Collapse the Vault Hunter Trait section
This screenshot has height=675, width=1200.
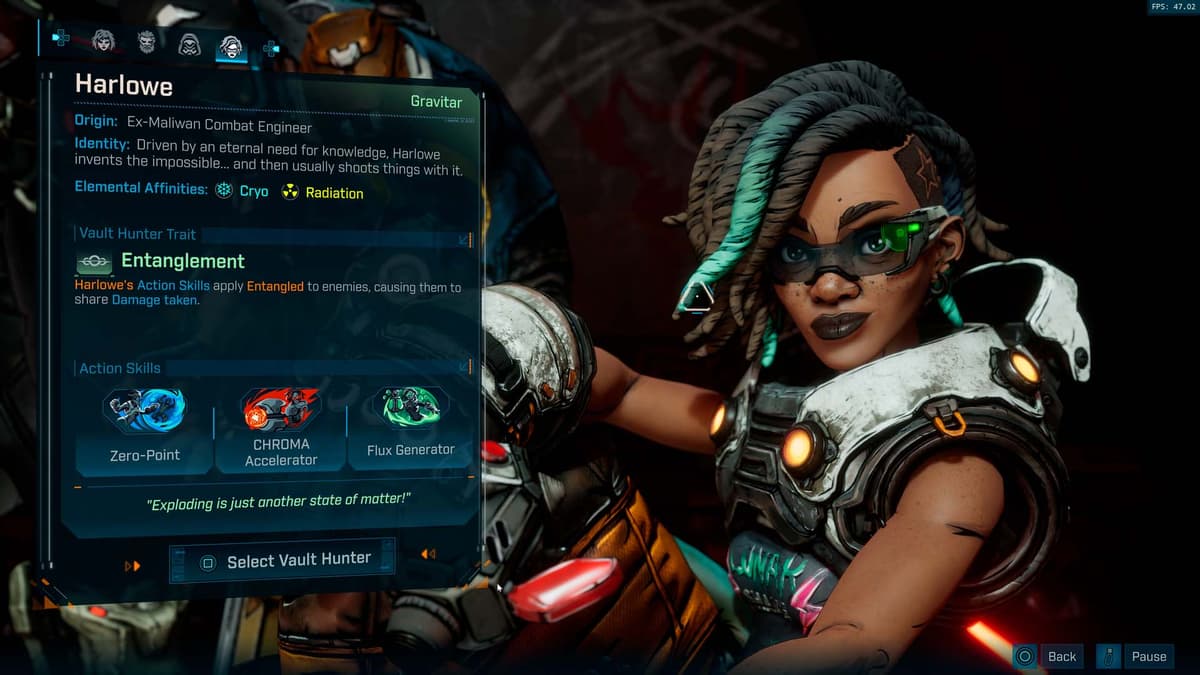click(x=465, y=240)
